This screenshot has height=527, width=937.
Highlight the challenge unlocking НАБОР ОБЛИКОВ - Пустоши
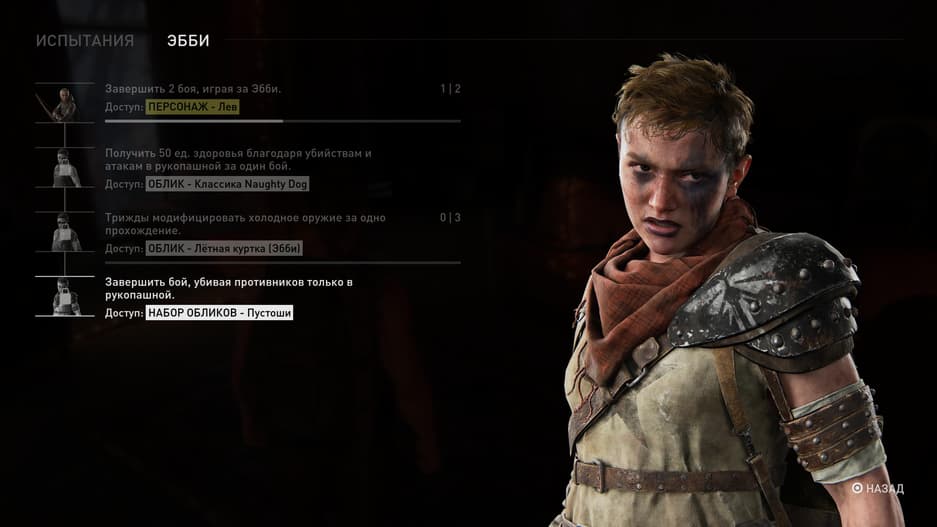248,297
